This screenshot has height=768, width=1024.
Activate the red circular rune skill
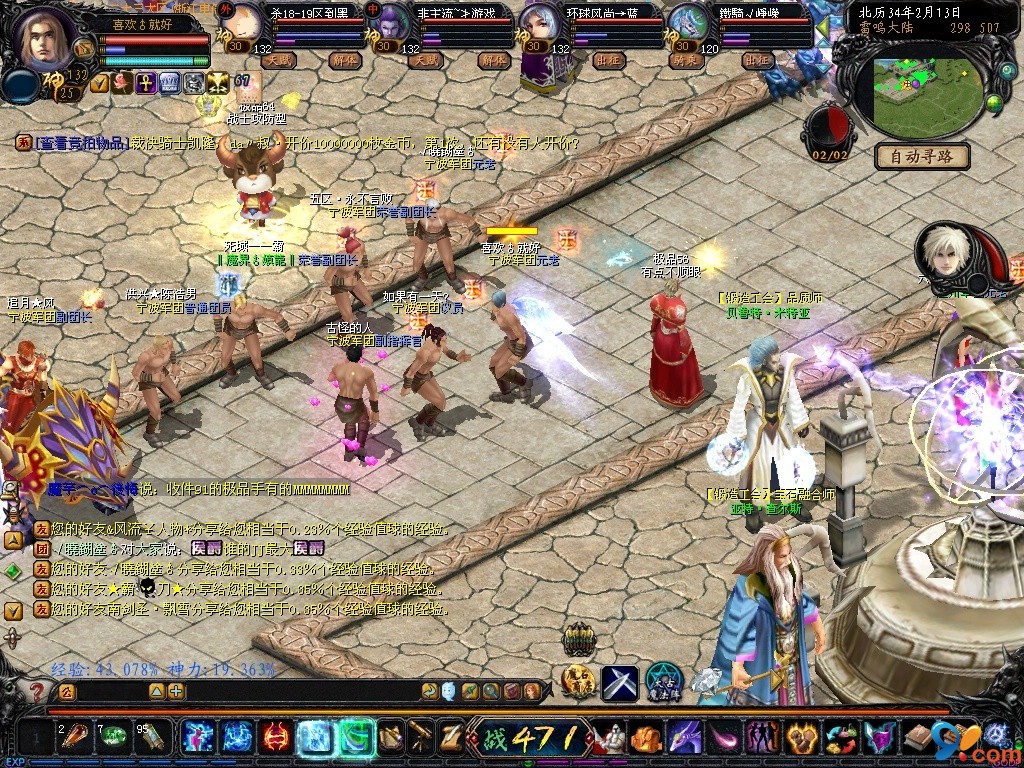click(x=275, y=738)
